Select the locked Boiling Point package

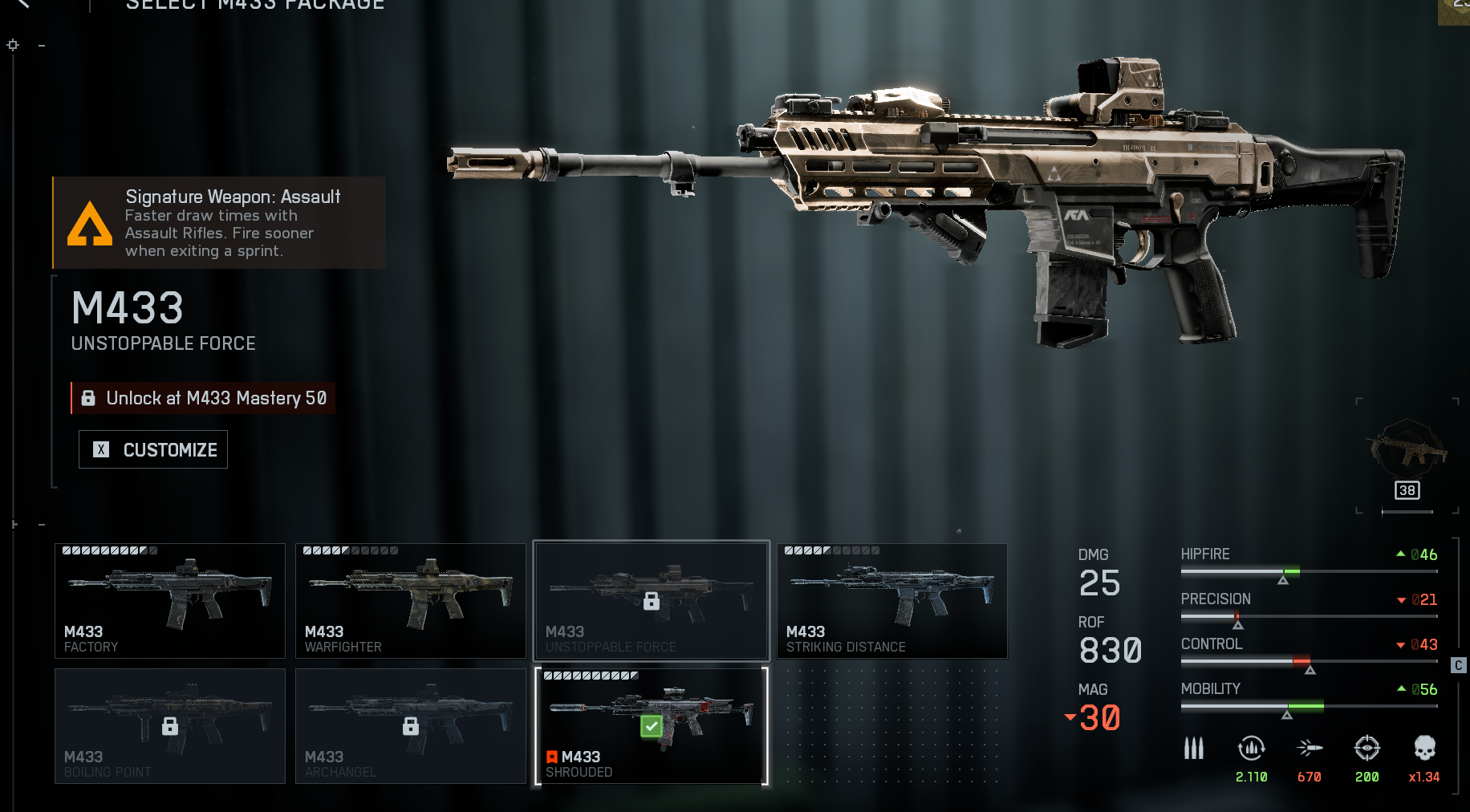tap(170, 726)
